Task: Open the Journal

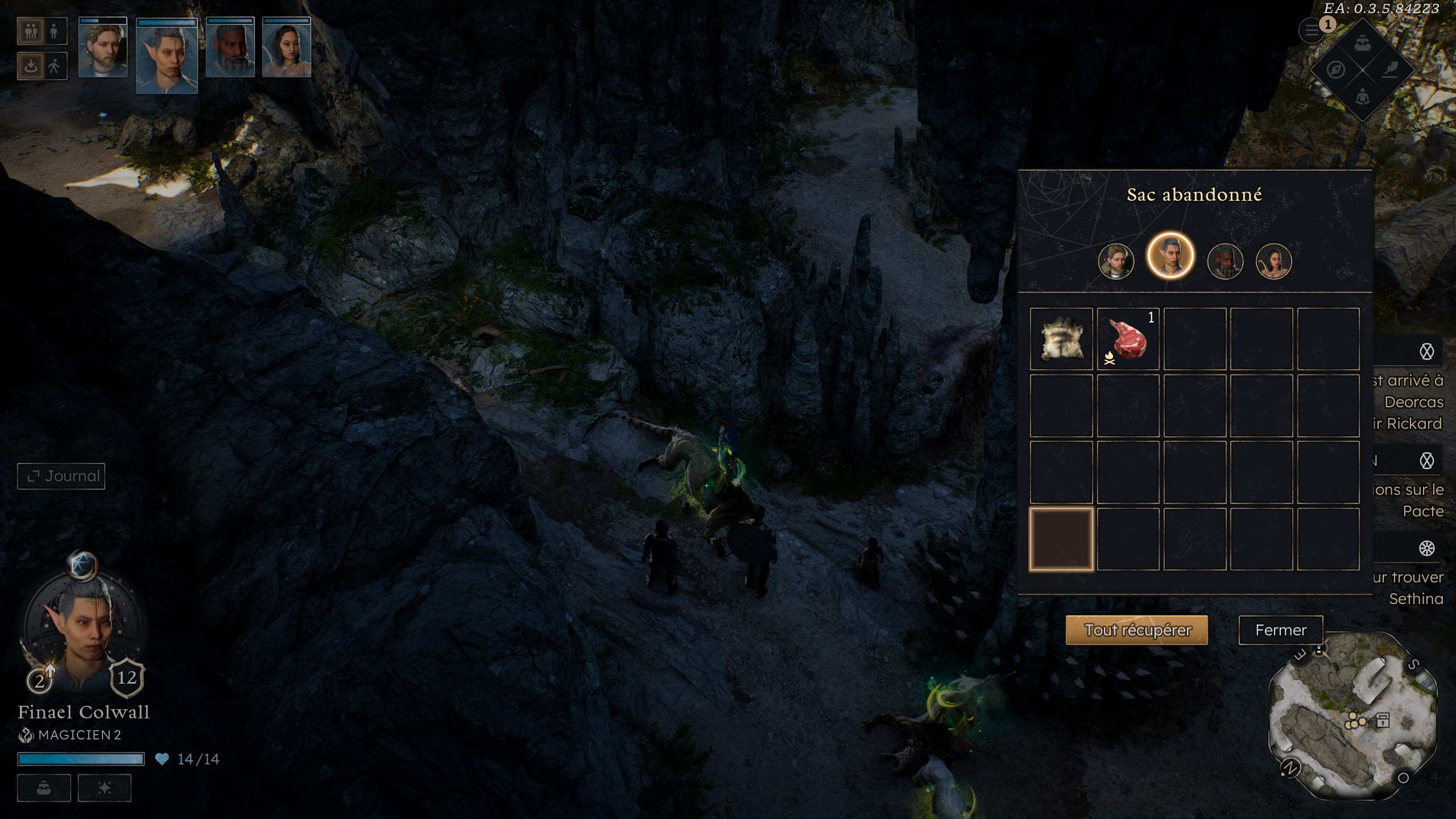Action: pos(61,476)
